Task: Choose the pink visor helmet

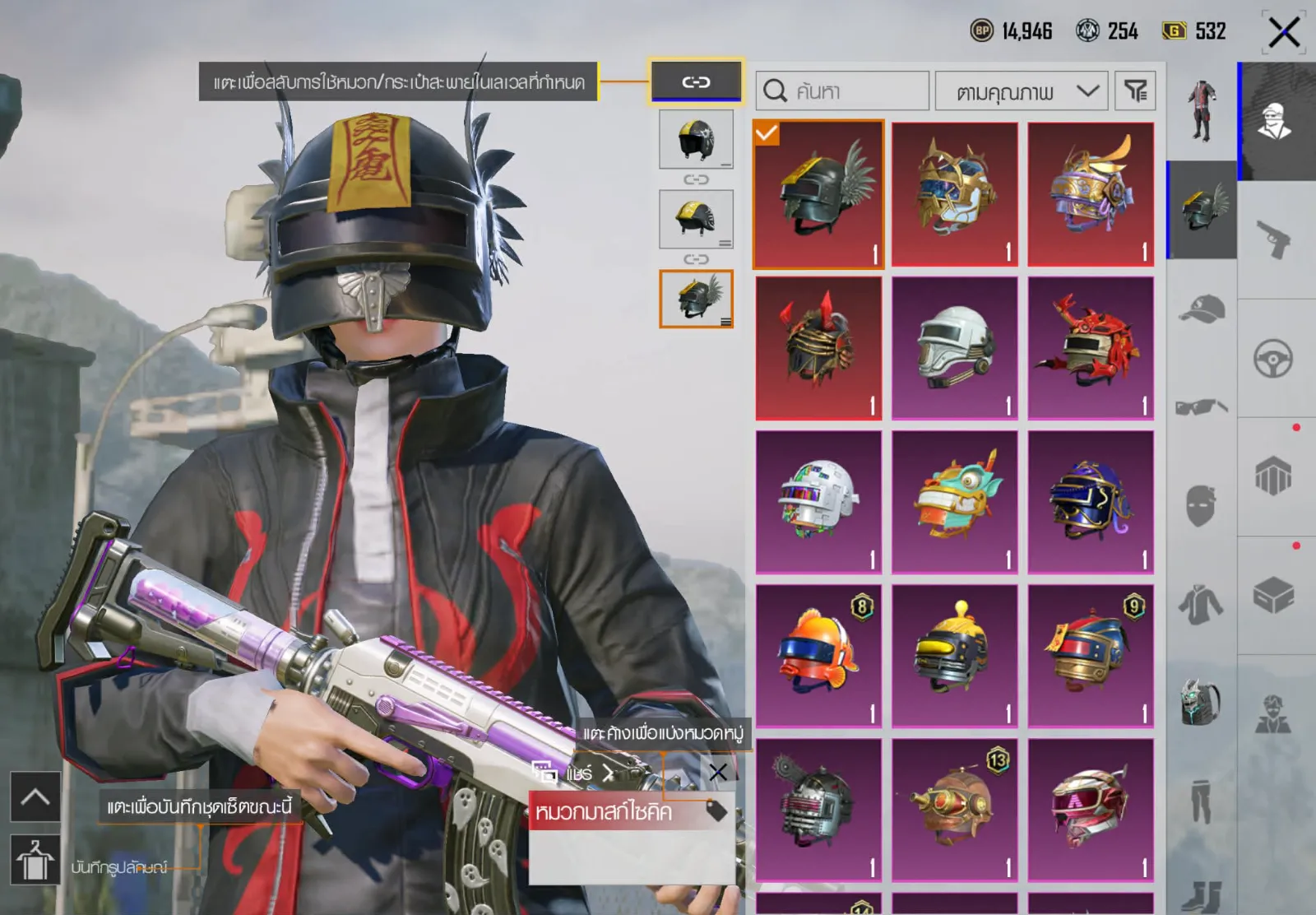Action: 1091,810
